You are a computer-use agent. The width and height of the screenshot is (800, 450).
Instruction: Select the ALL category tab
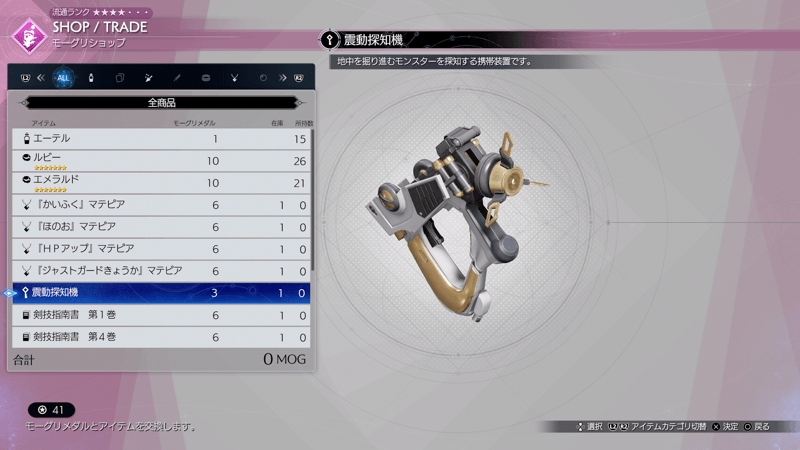click(x=64, y=77)
